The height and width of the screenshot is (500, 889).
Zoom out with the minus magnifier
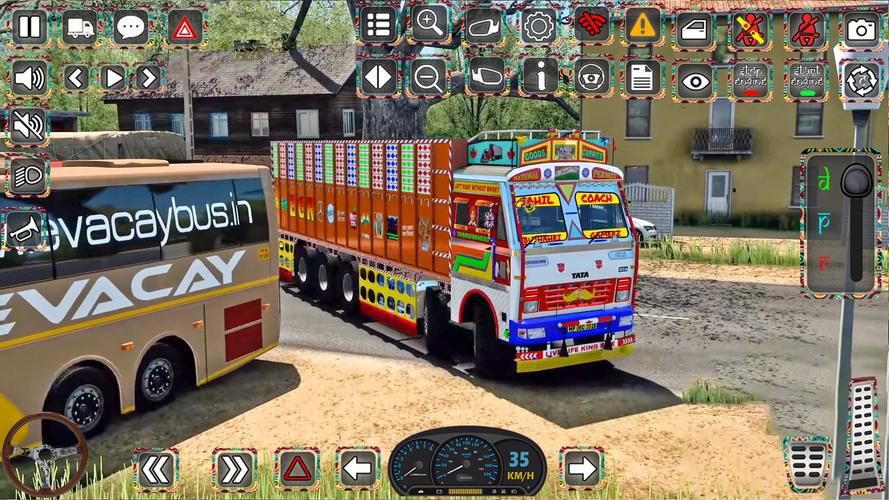point(430,76)
